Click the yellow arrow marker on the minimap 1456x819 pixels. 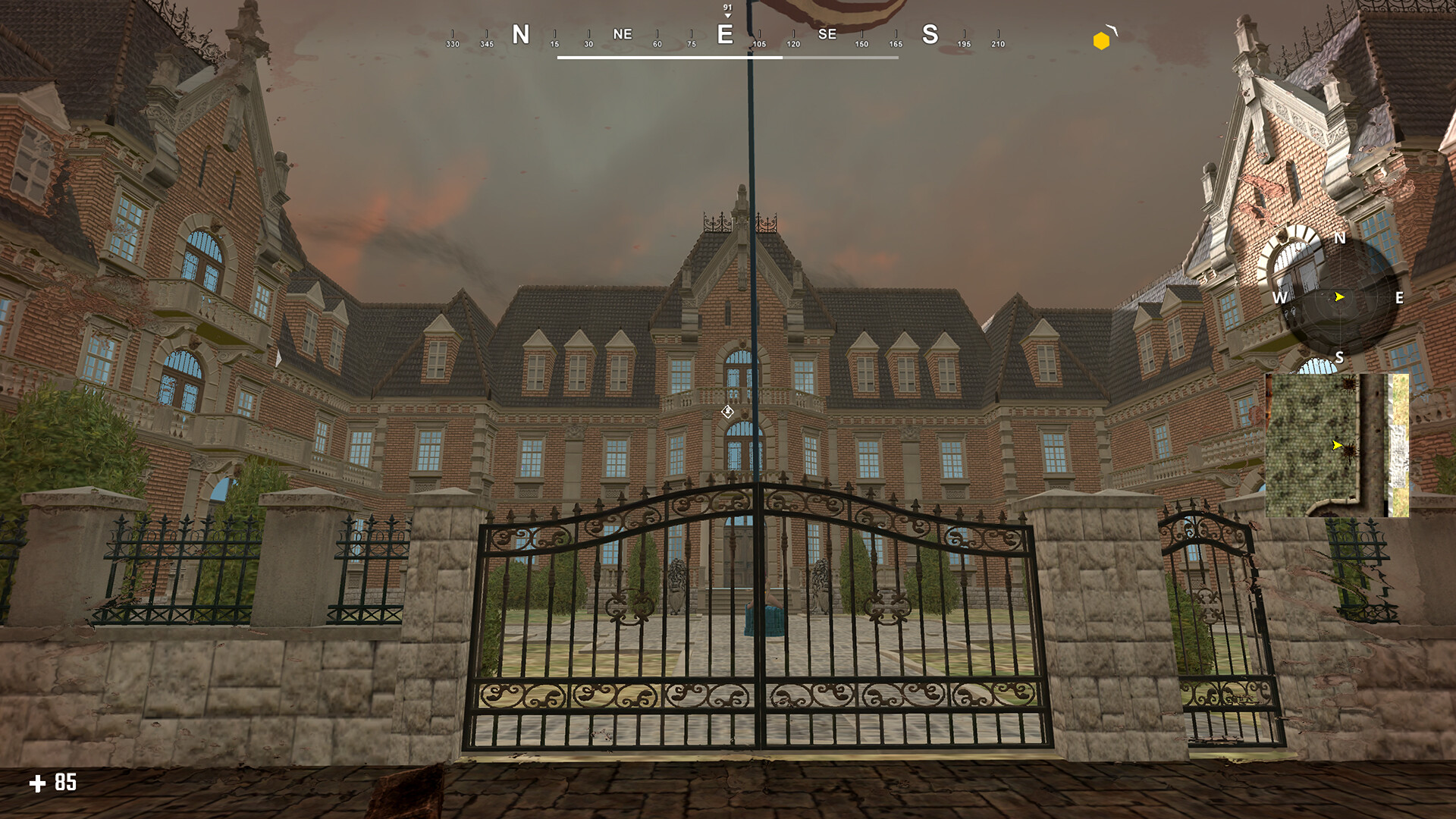tap(1335, 446)
